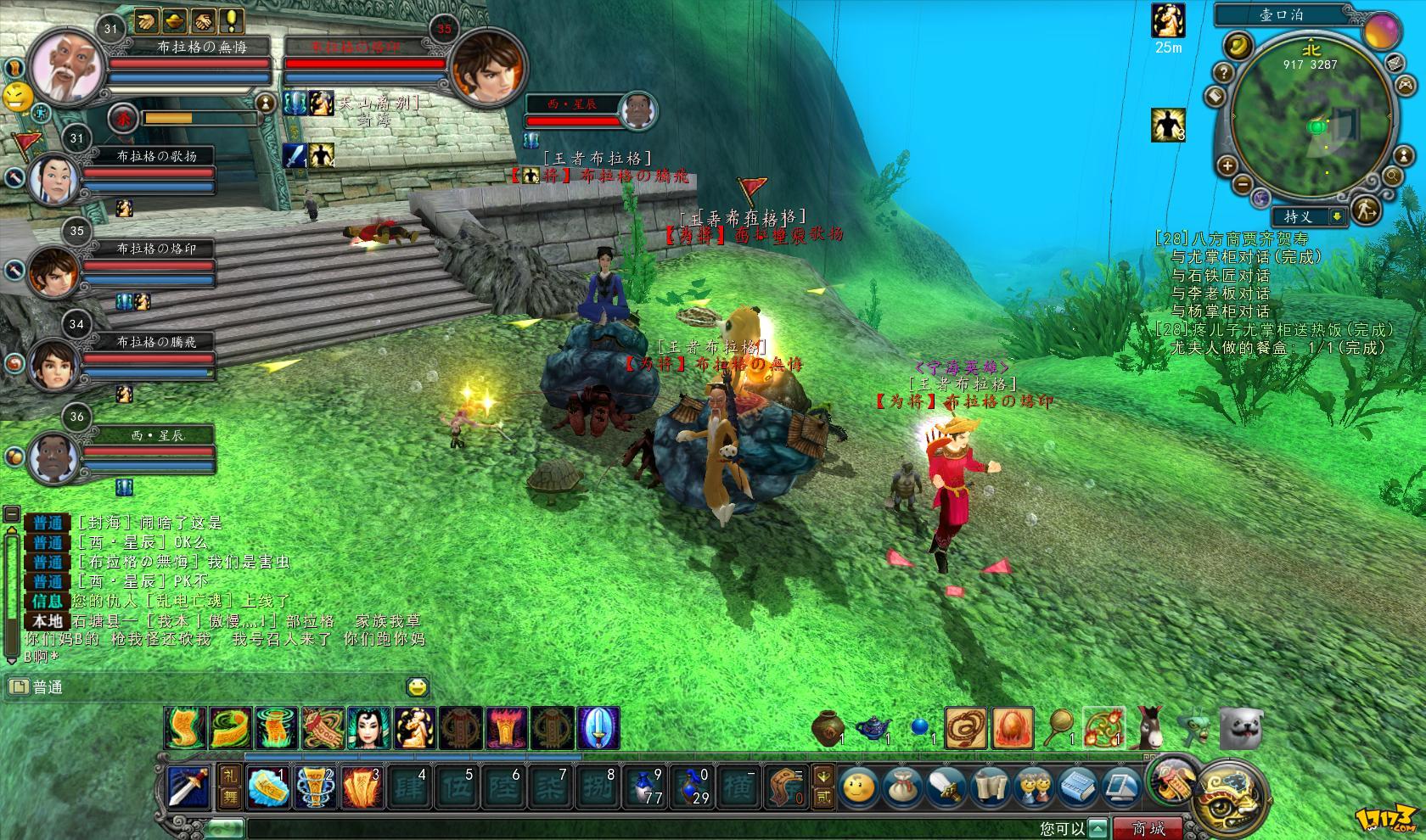Toggle the walk/run figure button
This screenshot has width=1426, height=840.
pos(1365,210)
